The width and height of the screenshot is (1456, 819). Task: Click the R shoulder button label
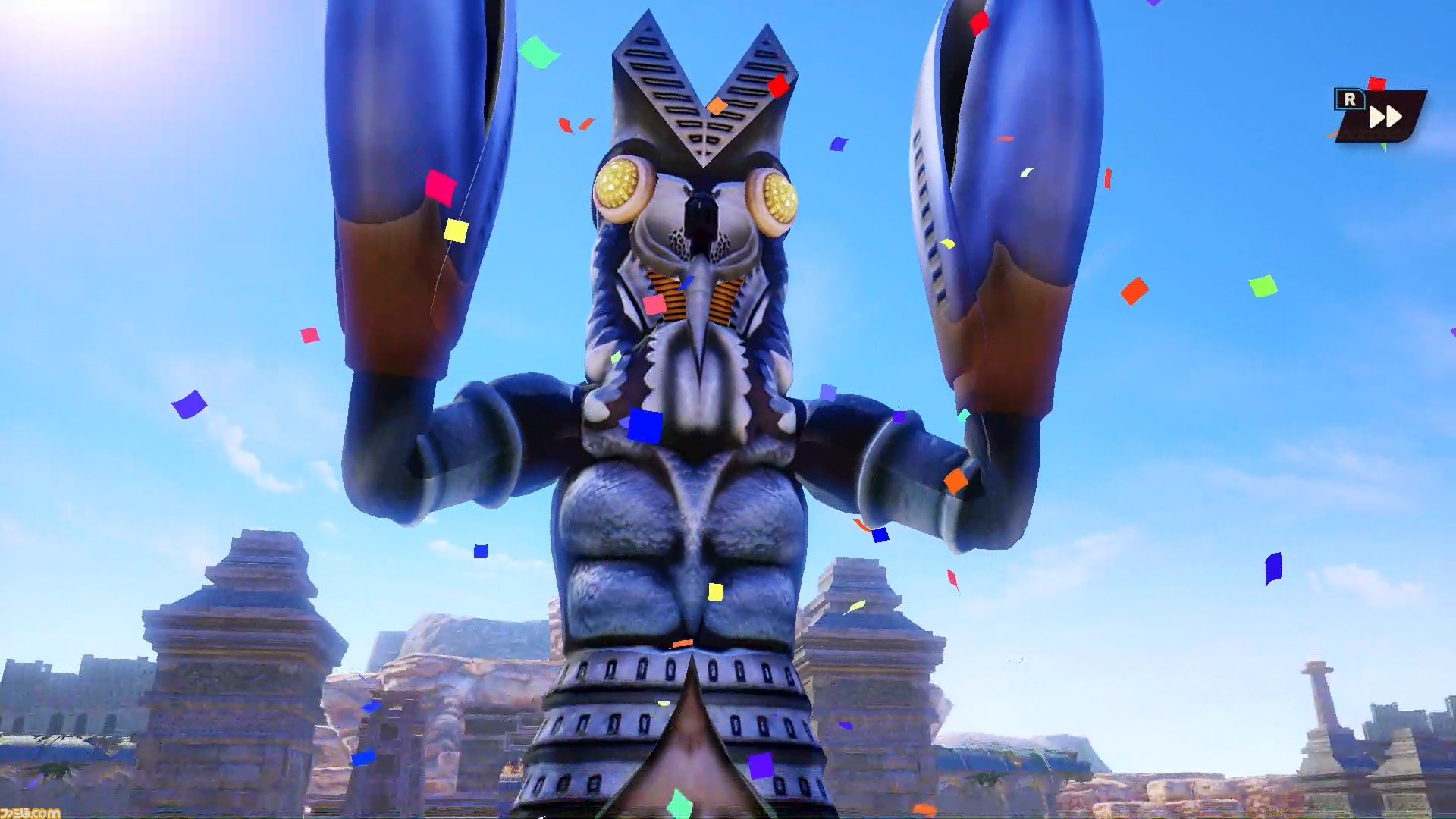click(x=1351, y=101)
